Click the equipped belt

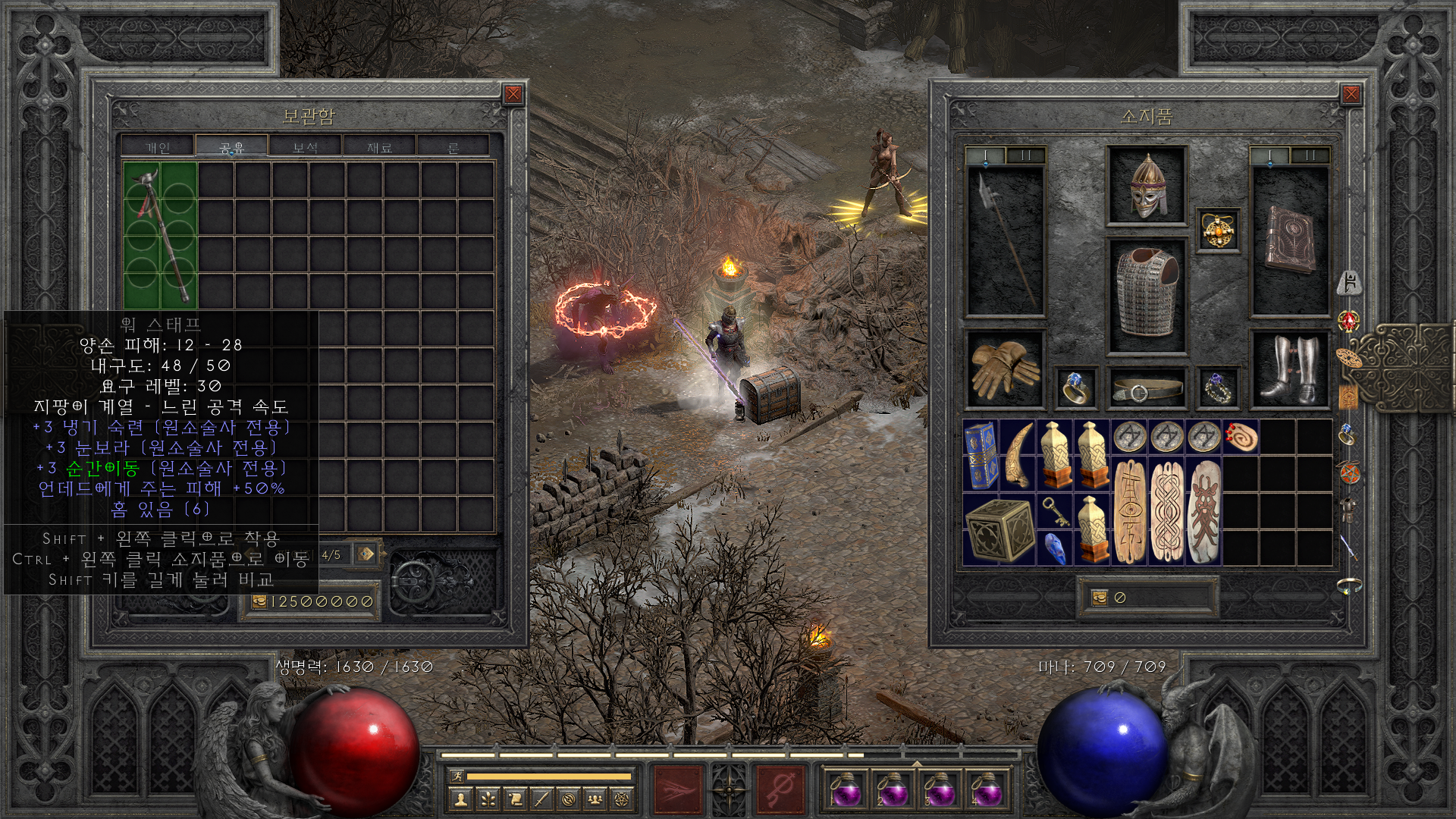(x=1146, y=388)
